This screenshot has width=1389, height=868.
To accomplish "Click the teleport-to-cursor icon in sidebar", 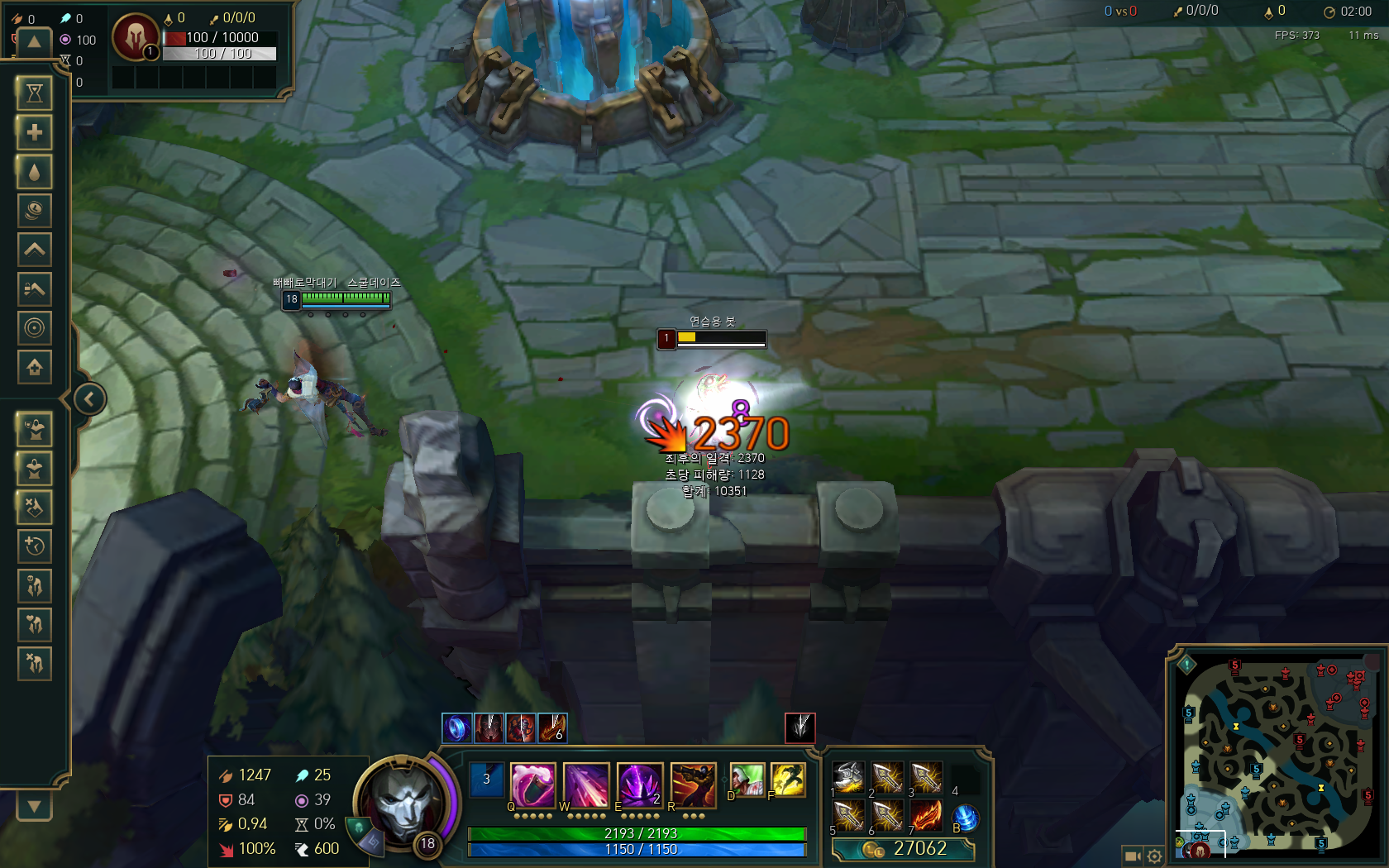I will [34, 328].
